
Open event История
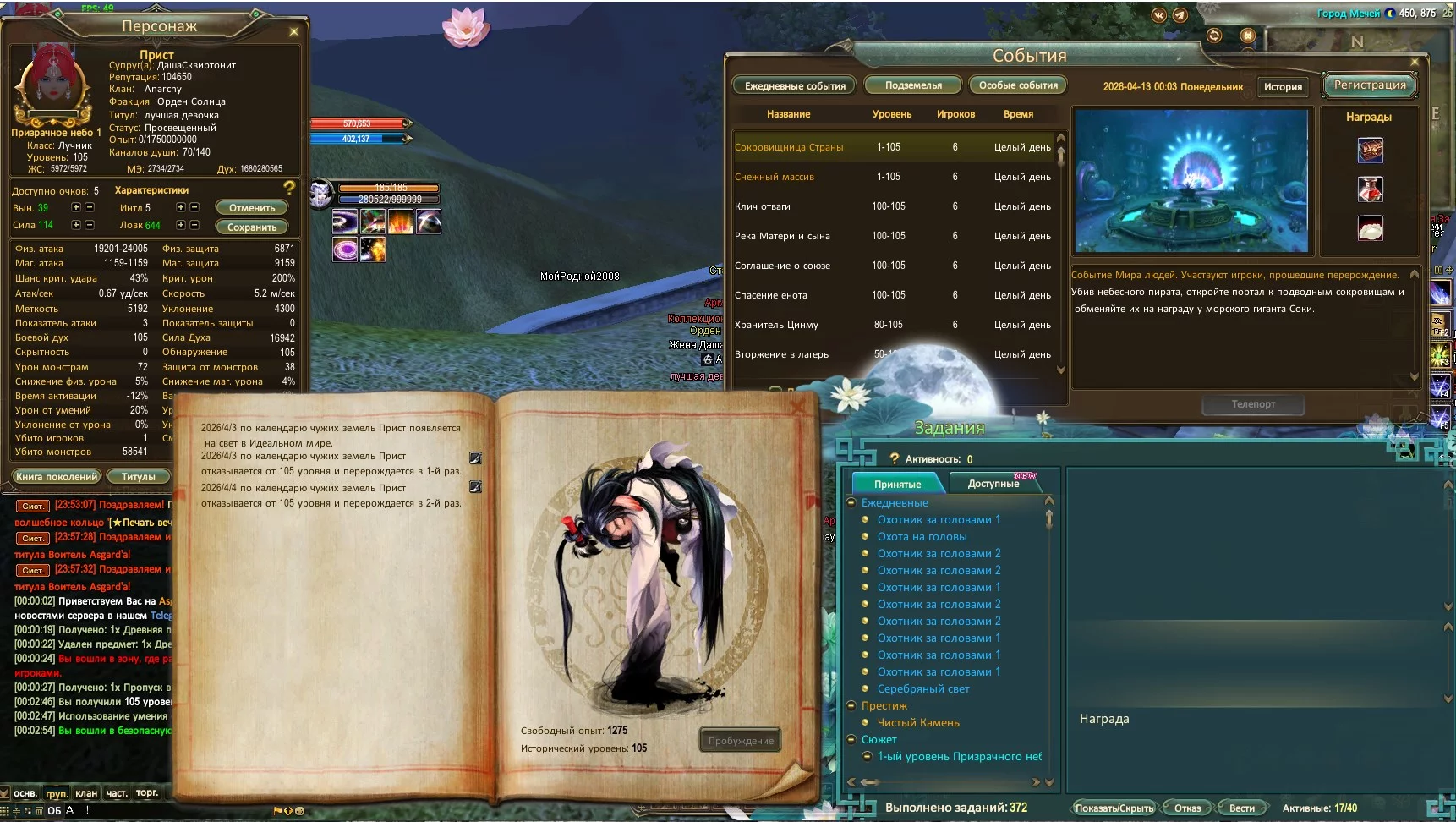pos(1283,87)
